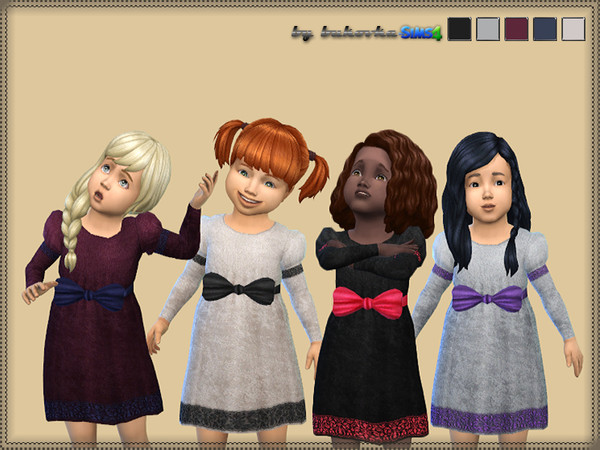Choose the medium gray color swatch
The image size is (600, 450).
487,28
